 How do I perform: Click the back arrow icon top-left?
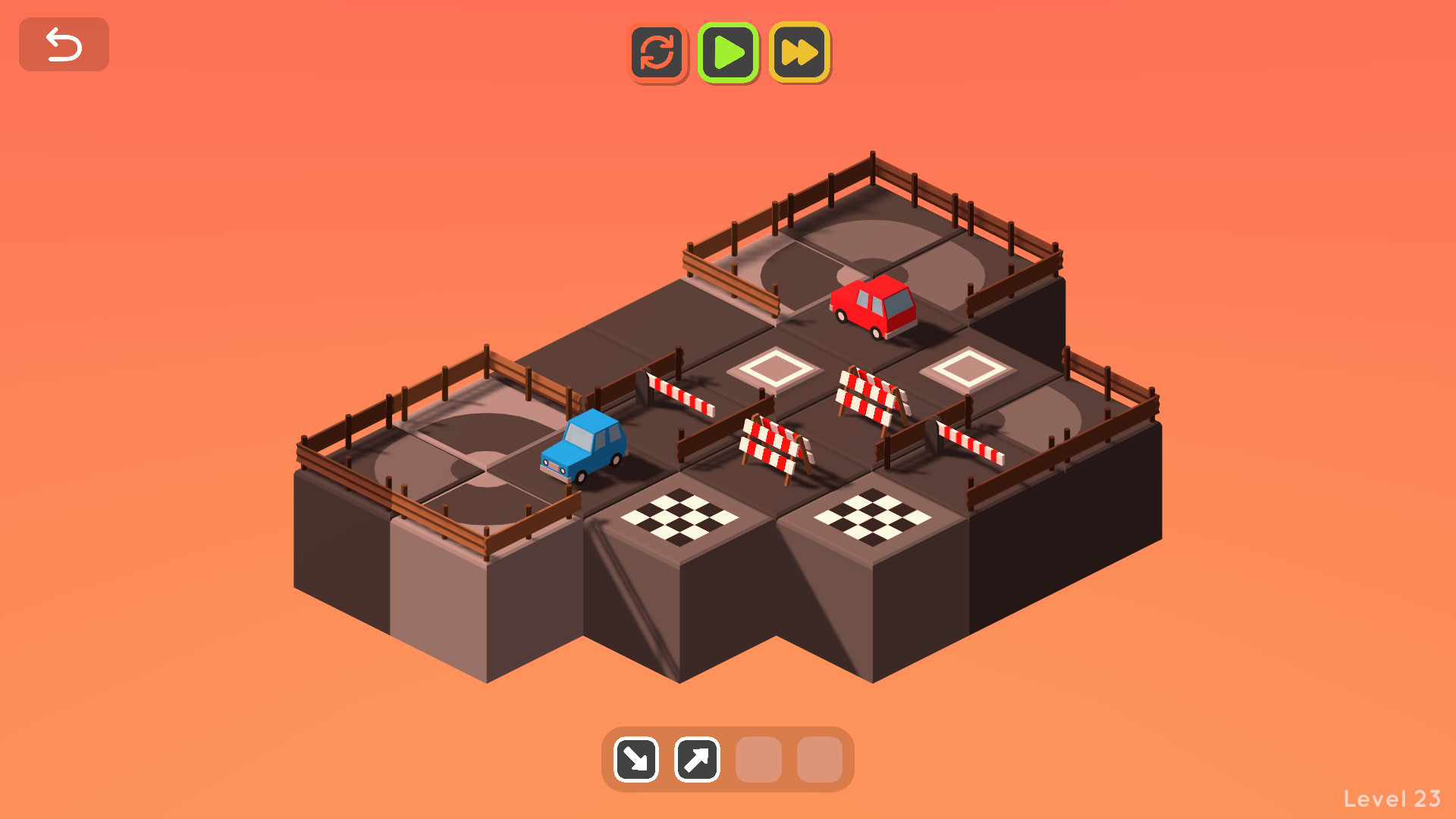64,44
